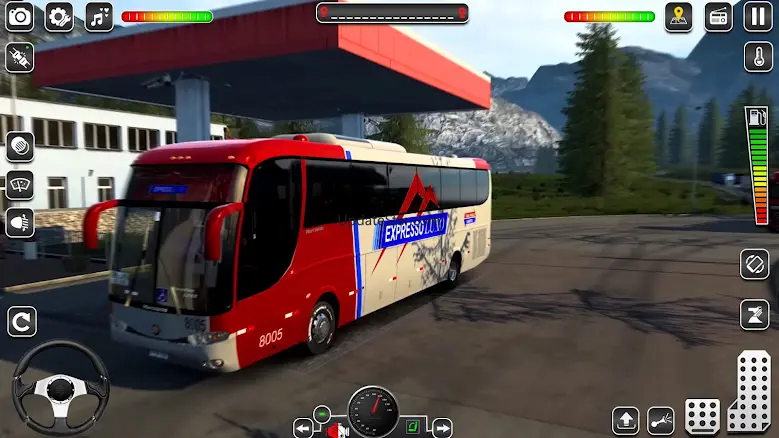Open the gear settings button
The width and height of the screenshot is (779, 438).
pos(59,16)
